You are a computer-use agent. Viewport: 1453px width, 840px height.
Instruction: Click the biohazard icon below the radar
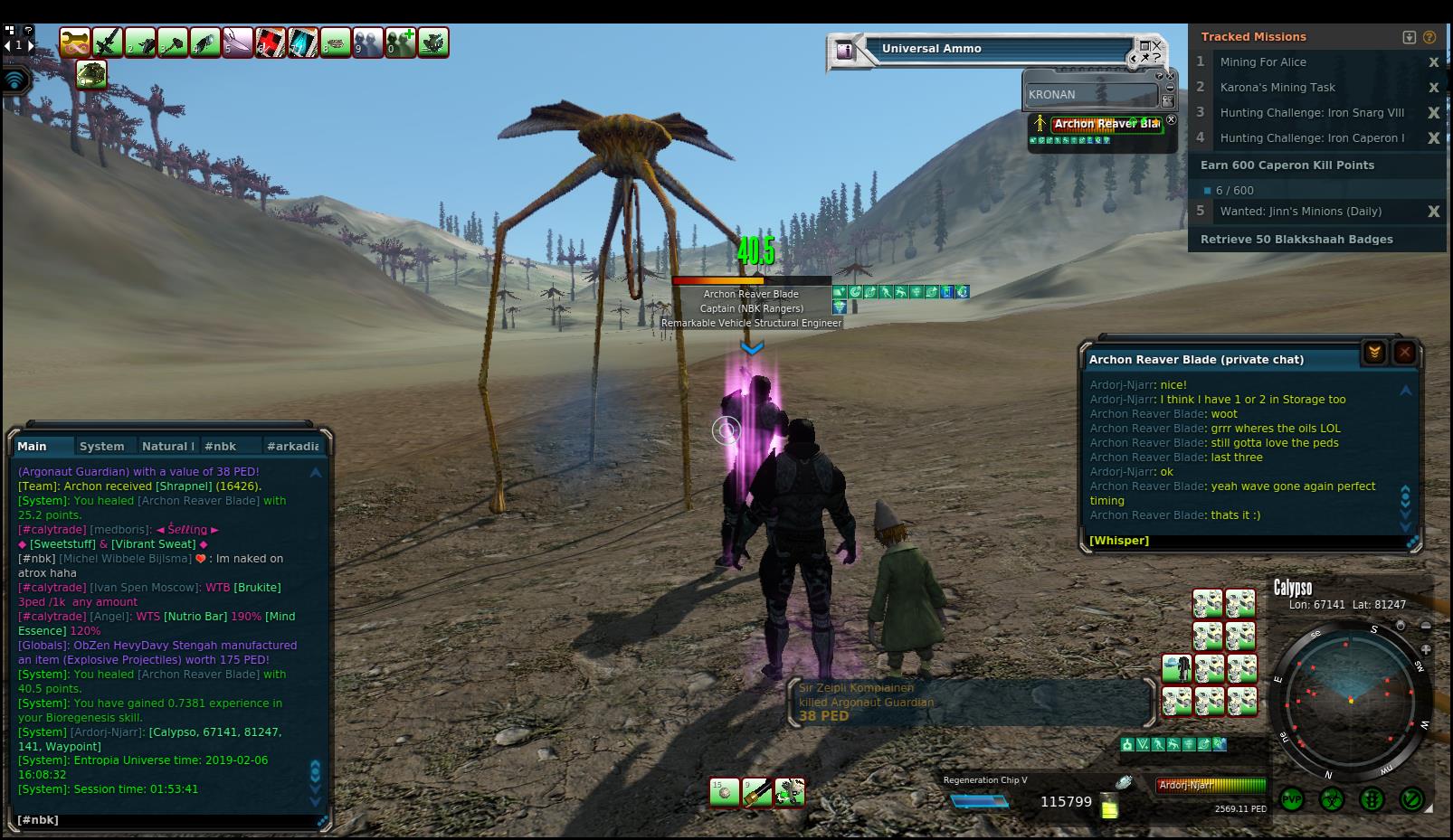1332,799
